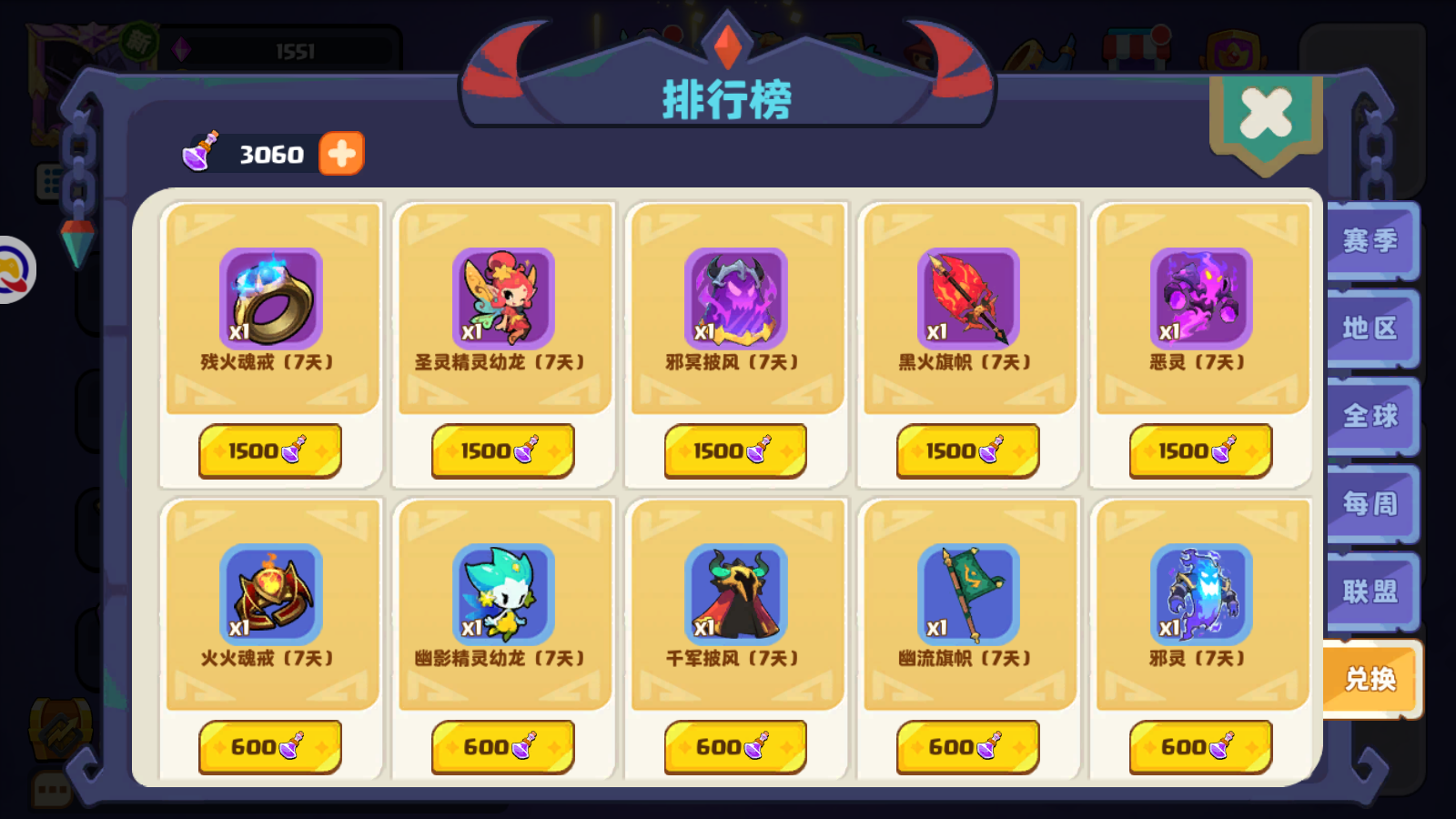The height and width of the screenshot is (819, 1456).
Task: Select the 千军披风 horned cloak icon
Action: (x=735, y=596)
